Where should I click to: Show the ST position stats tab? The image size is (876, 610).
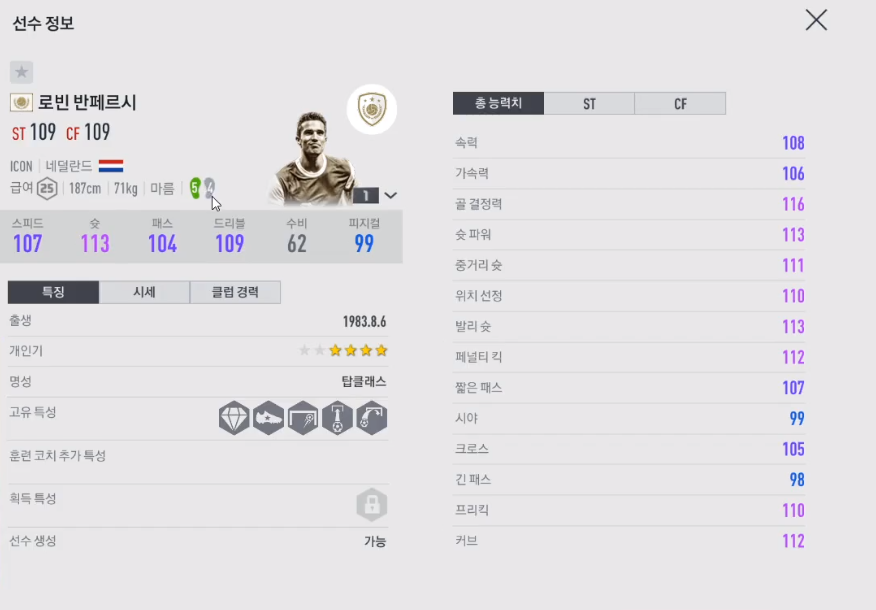click(589, 103)
